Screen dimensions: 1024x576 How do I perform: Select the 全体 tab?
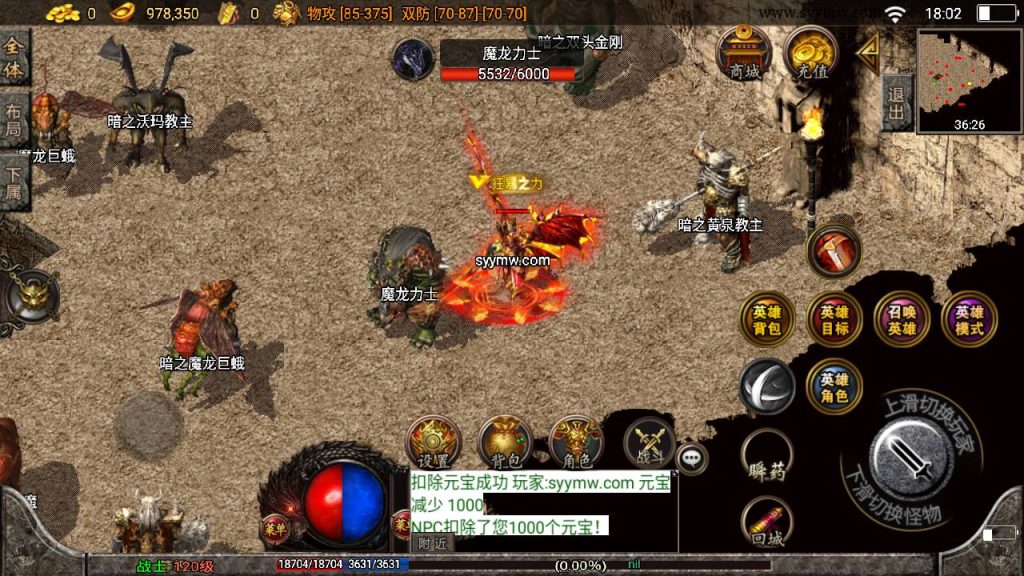point(14,57)
